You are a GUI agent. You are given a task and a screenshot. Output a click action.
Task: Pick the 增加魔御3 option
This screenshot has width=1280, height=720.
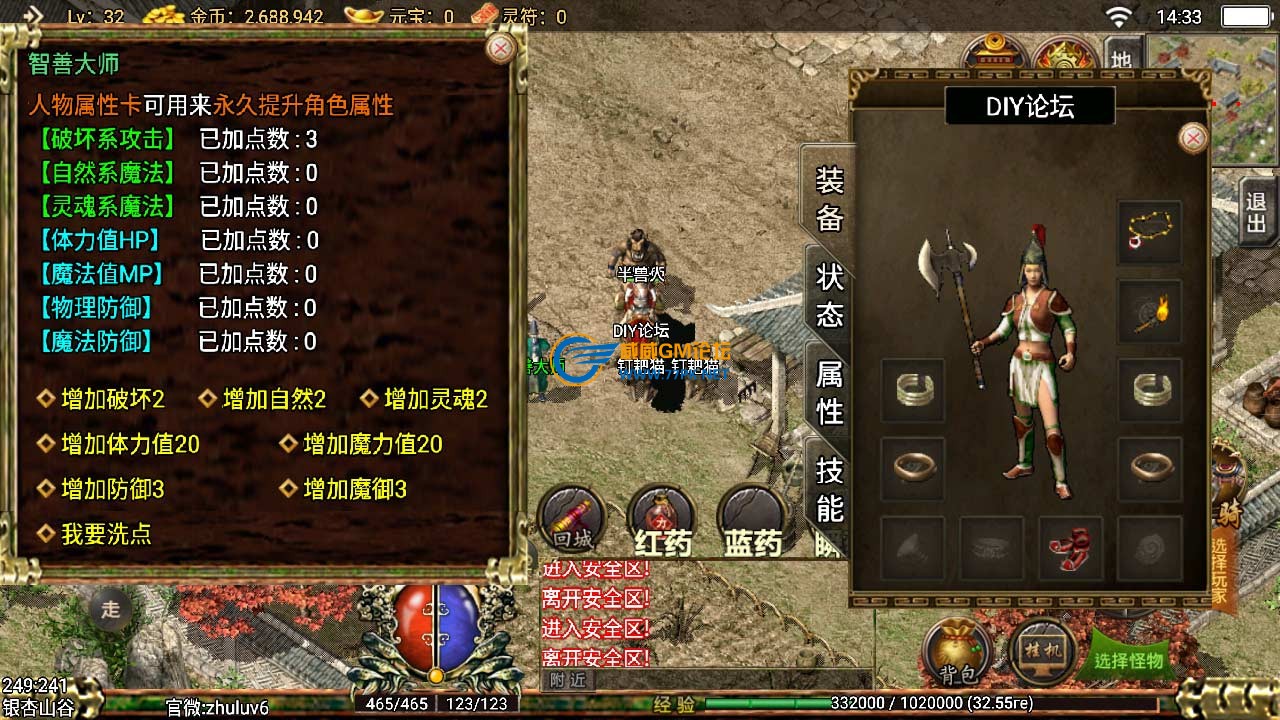coord(354,489)
